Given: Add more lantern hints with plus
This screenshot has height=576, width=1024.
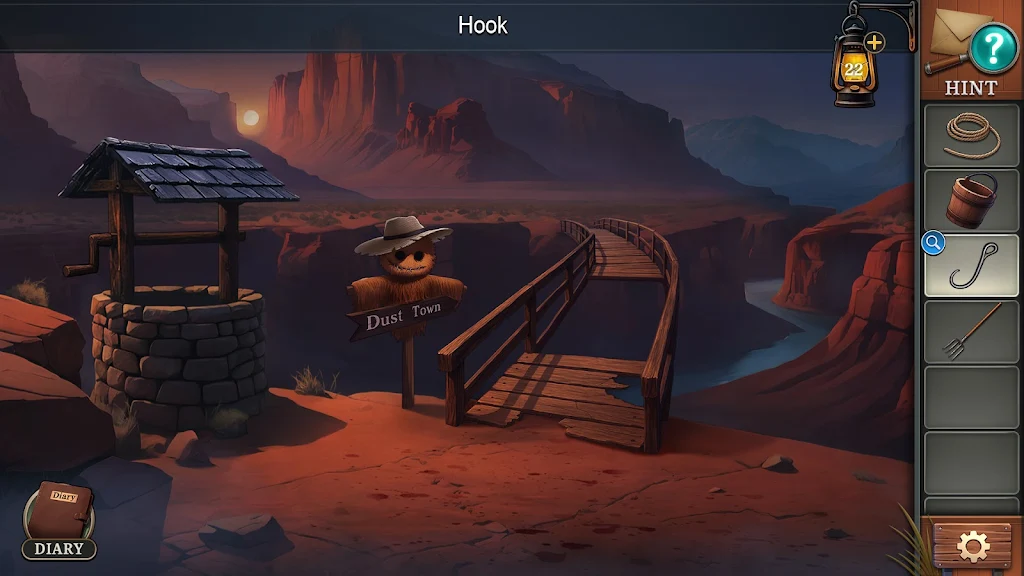Looking at the screenshot, I should [x=874, y=42].
